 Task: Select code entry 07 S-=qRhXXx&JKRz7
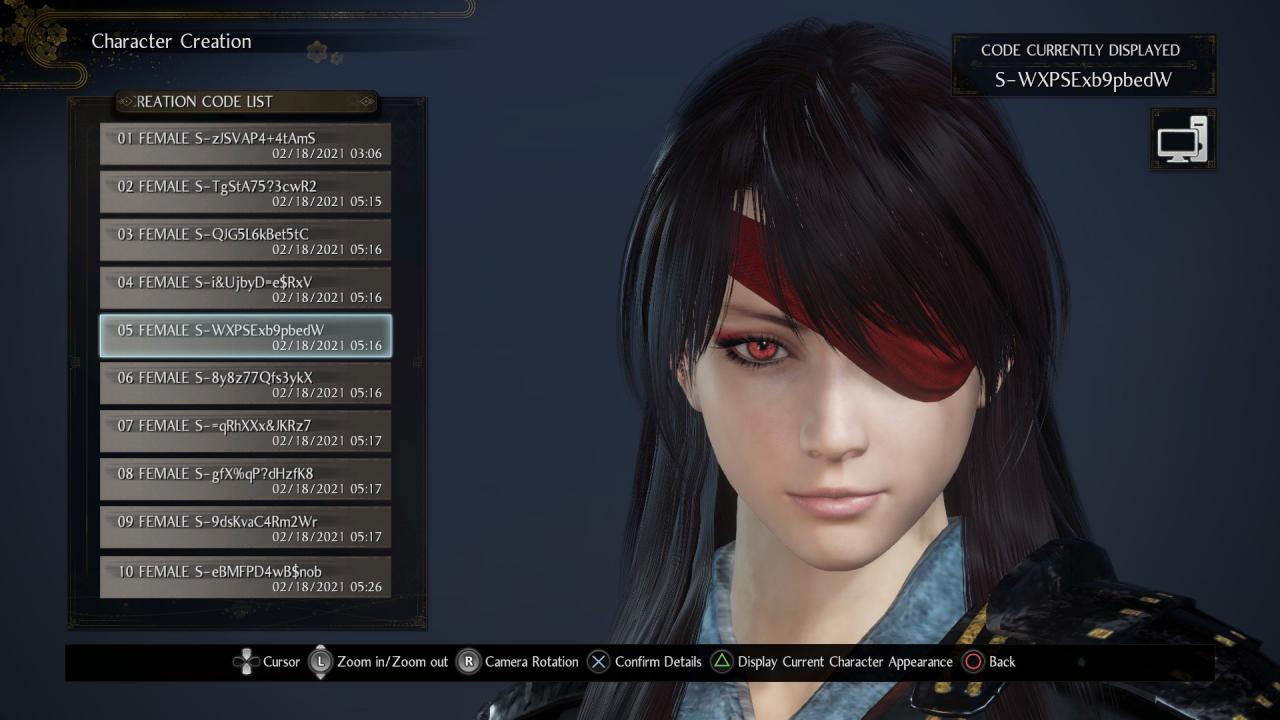click(x=245, y=432)
